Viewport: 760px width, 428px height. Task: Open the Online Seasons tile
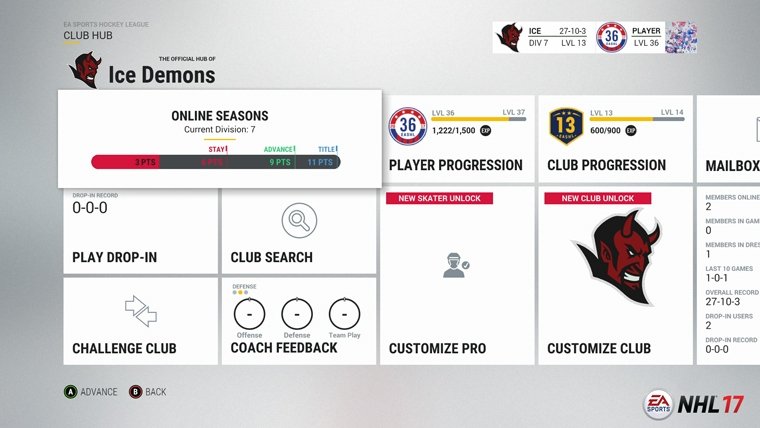click(x=218, y=138)
